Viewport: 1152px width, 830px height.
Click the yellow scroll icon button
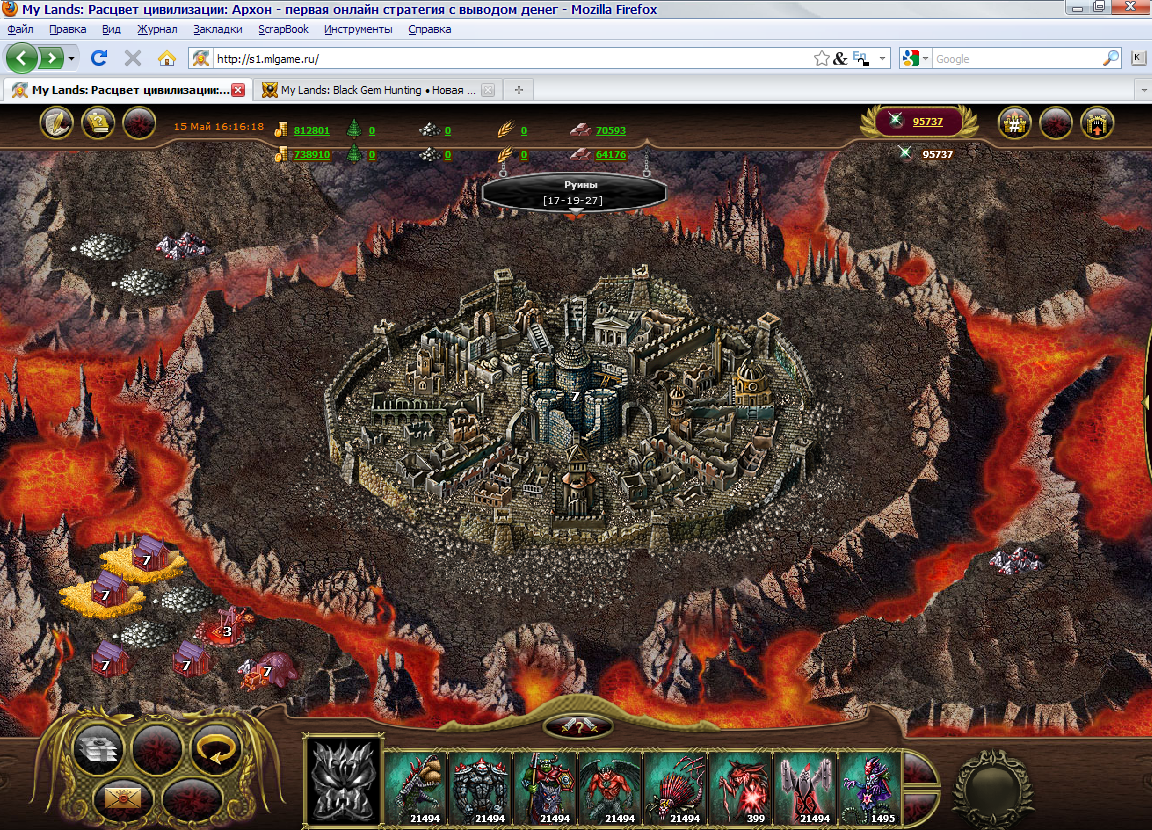pos(97,124)
